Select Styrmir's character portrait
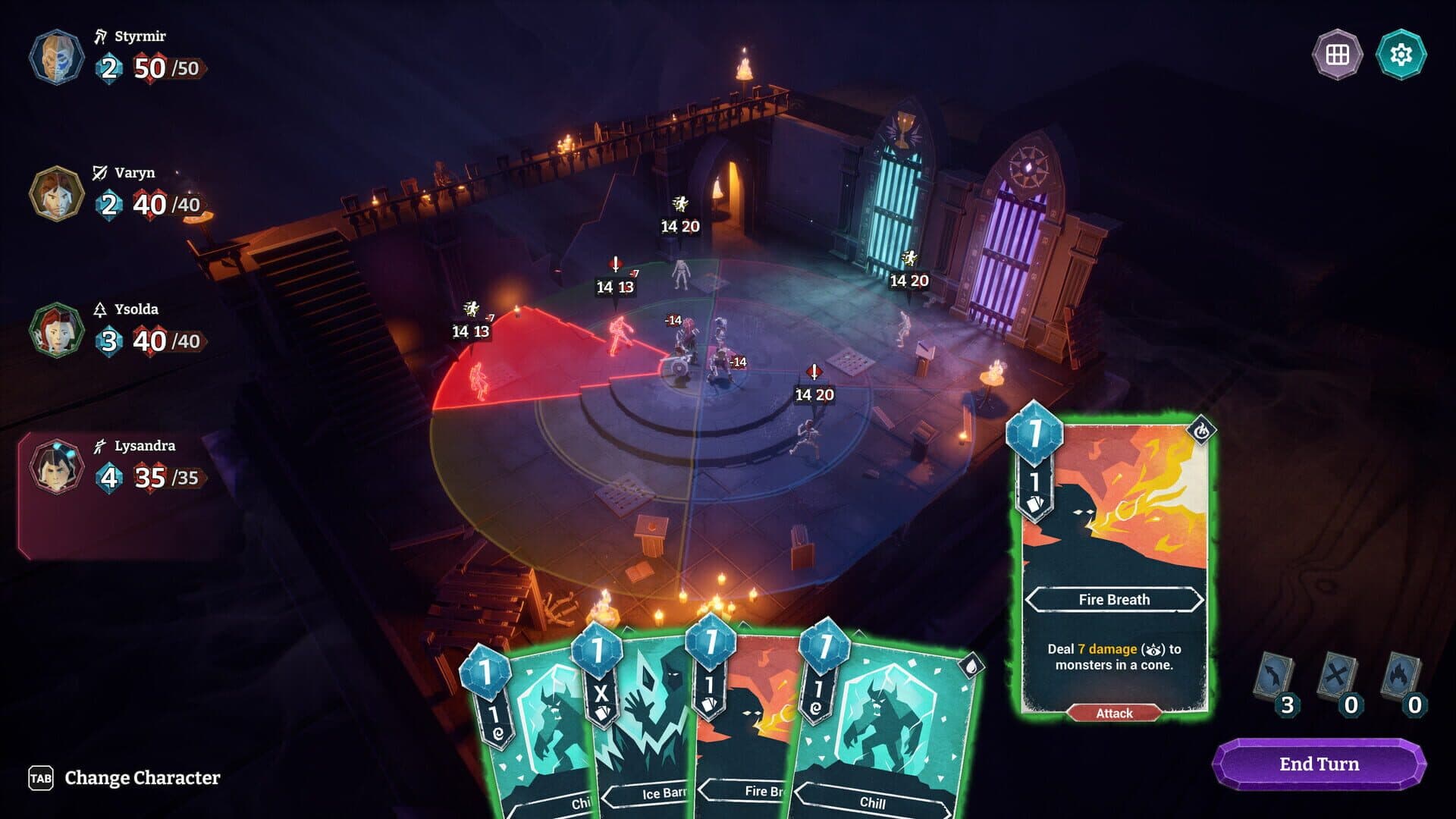Viewport: 1456px width, 819px height. coord(56,57)
